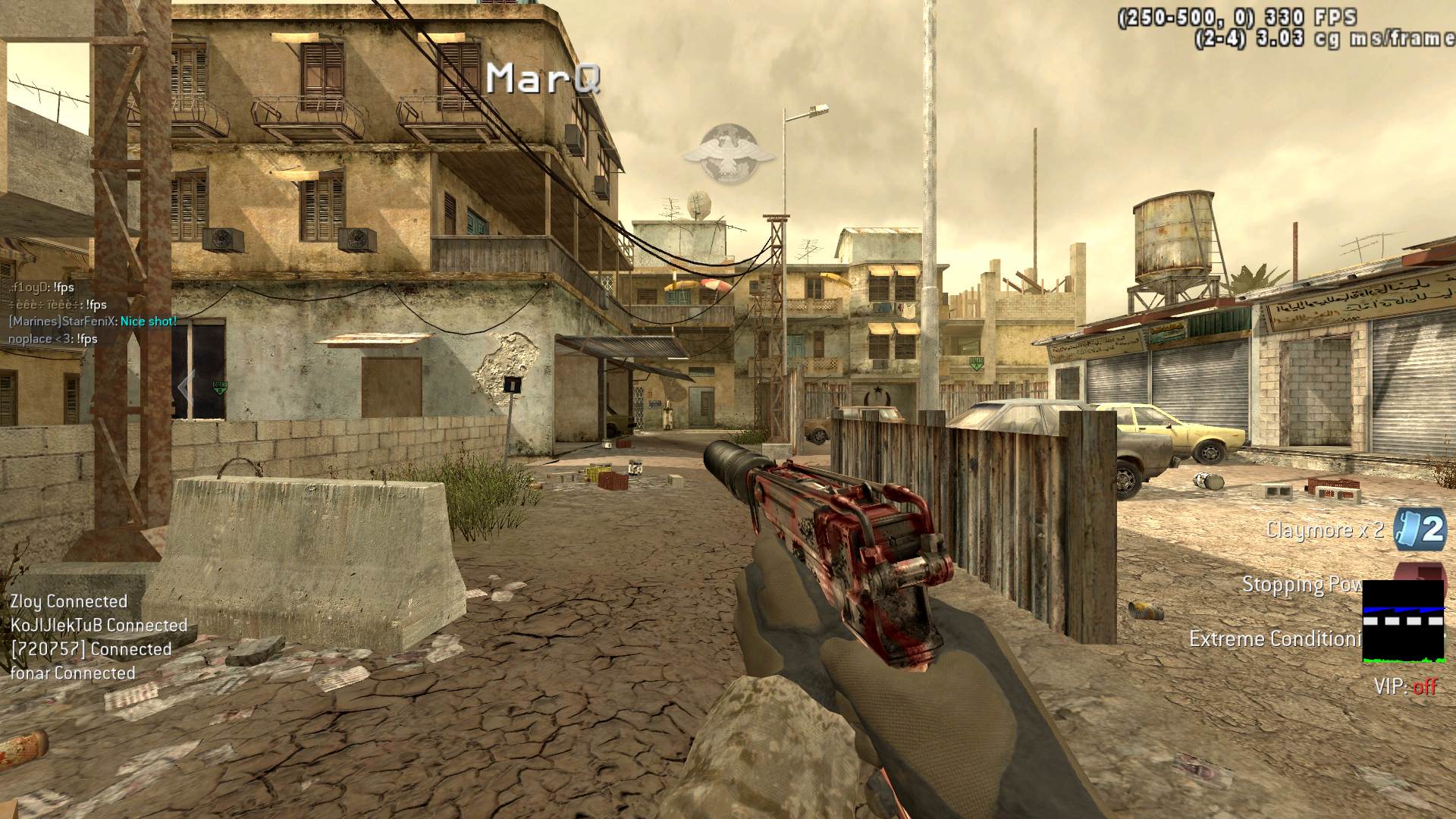Select the "fonar Connected" notification line

click(73, 673)
